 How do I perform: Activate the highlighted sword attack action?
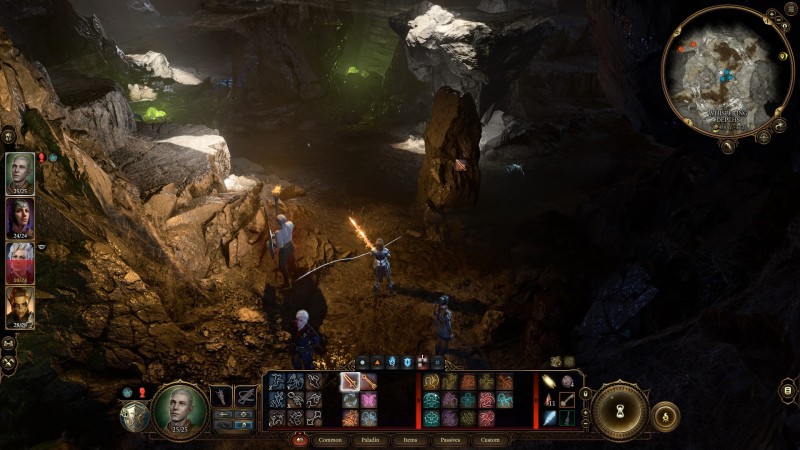point(350,381)
